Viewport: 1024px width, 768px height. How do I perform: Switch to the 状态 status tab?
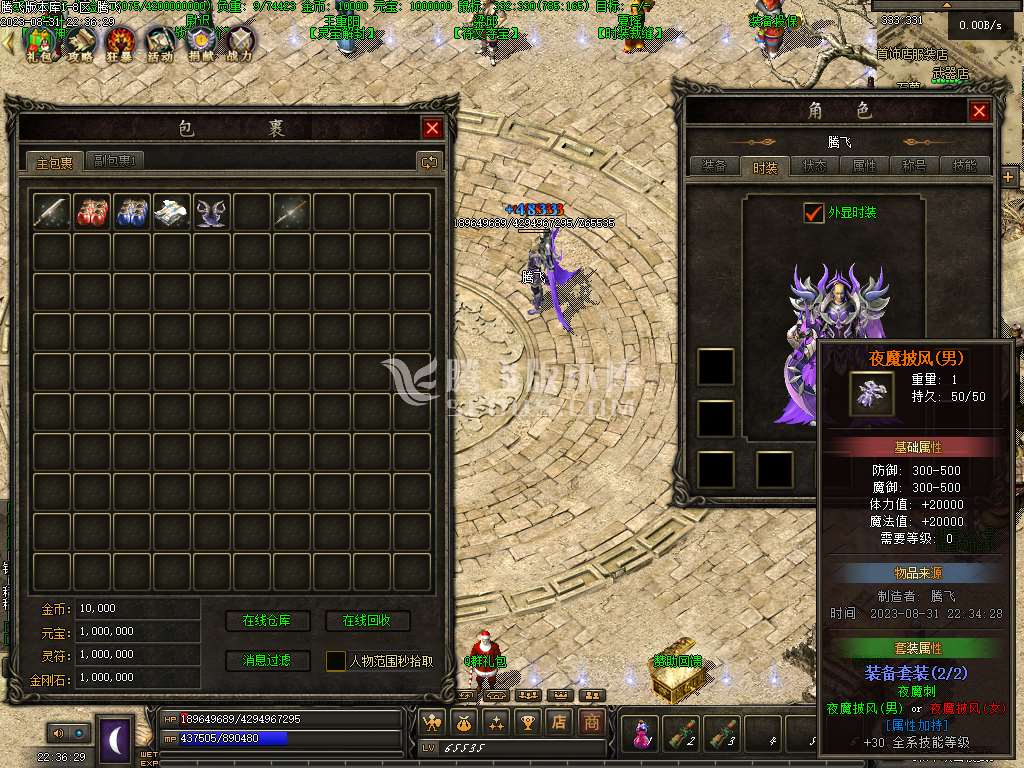[x=815, y=167]
